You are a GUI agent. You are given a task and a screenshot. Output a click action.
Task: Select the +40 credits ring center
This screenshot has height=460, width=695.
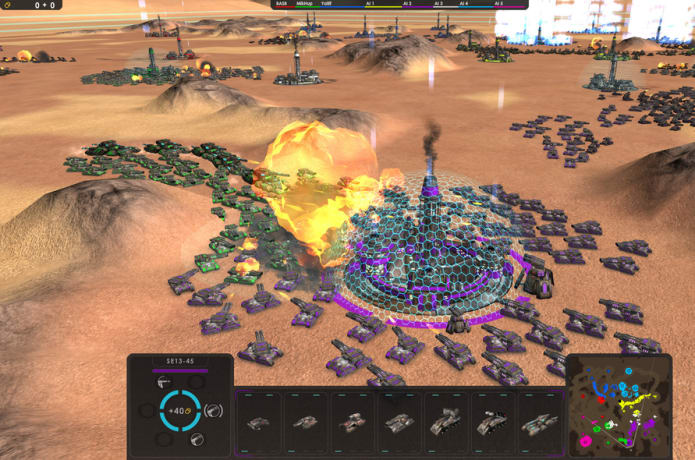(x=180, y=410)
